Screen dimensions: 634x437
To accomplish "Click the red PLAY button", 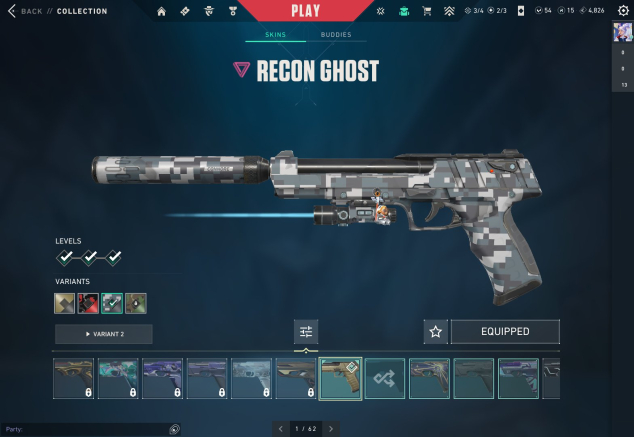I will click(305, 11).
